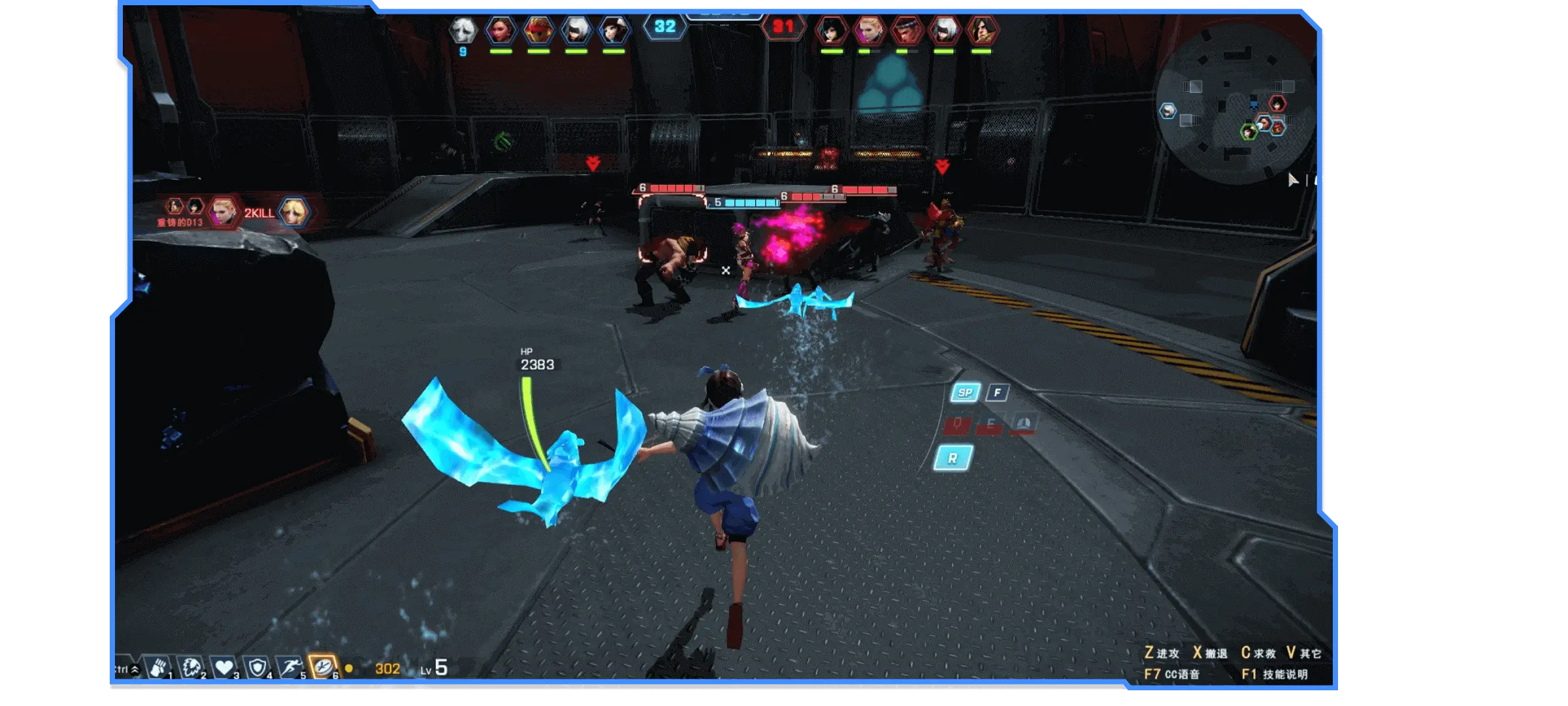Use the F skill button

[x=998, y=392]
